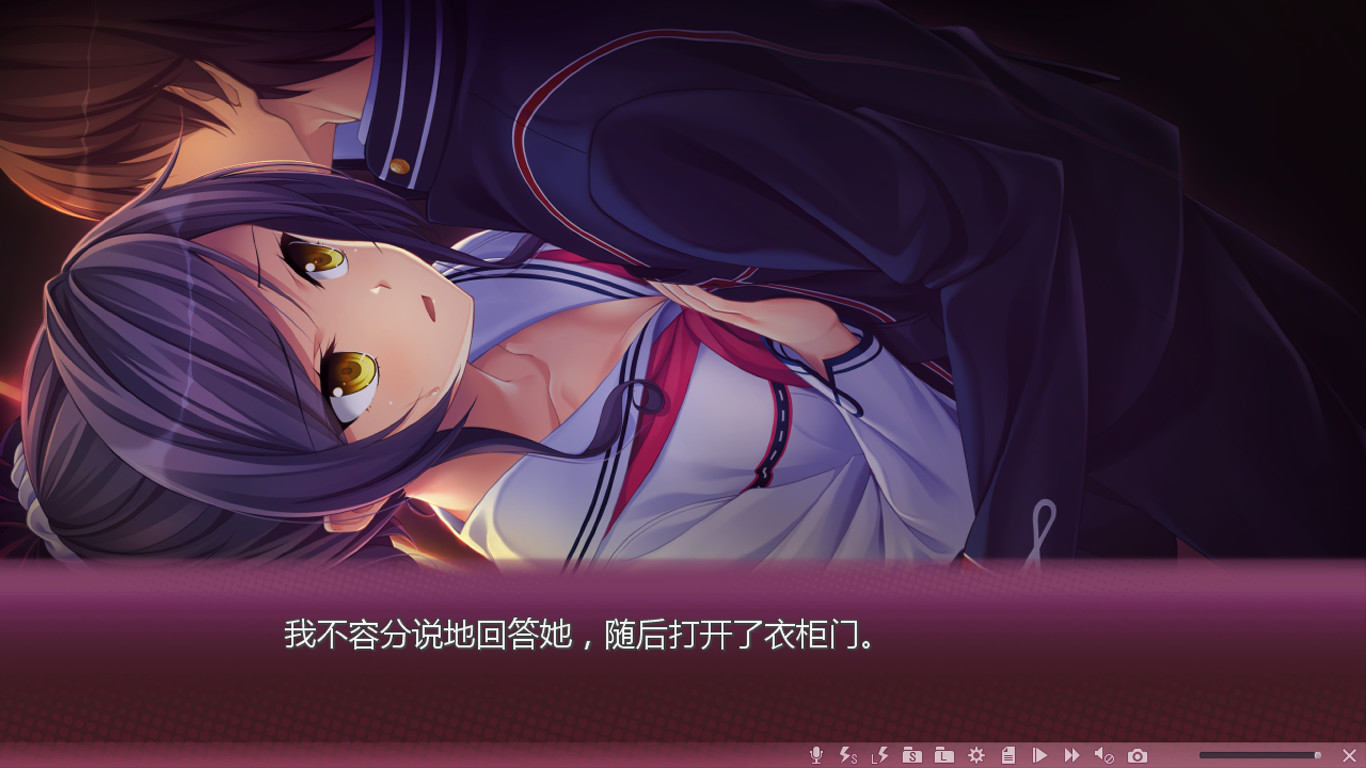
Task: Select the skip fast-forward icon
Action: tap(1072, 757)
